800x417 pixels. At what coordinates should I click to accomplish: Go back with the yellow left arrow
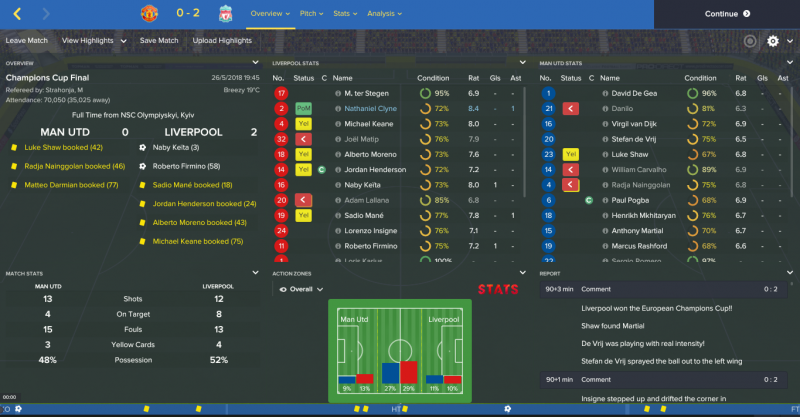pyautogui.click(x=18, y=14)
